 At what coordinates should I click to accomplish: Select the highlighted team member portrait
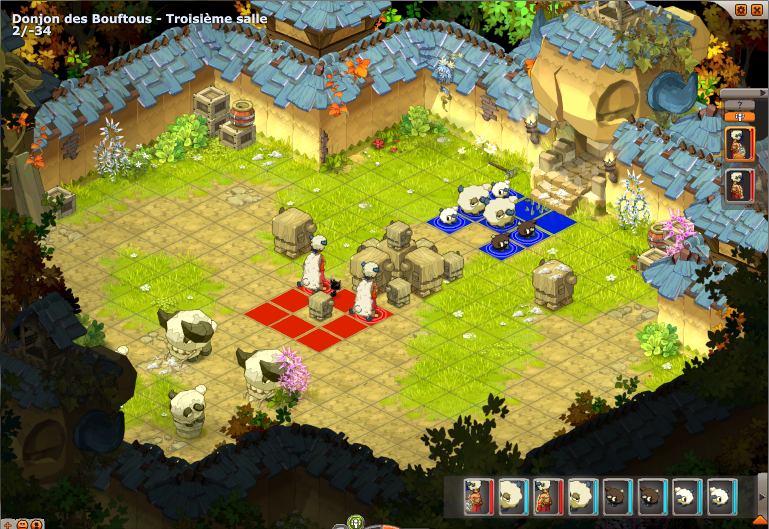739,143
